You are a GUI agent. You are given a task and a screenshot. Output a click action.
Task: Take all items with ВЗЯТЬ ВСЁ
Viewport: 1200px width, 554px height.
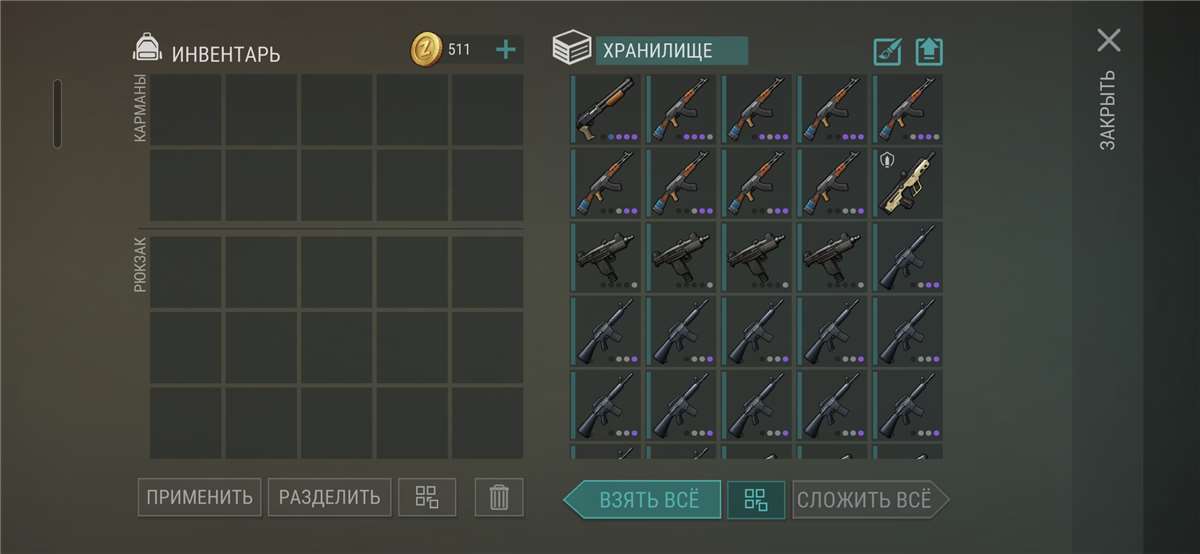point(645,499)
